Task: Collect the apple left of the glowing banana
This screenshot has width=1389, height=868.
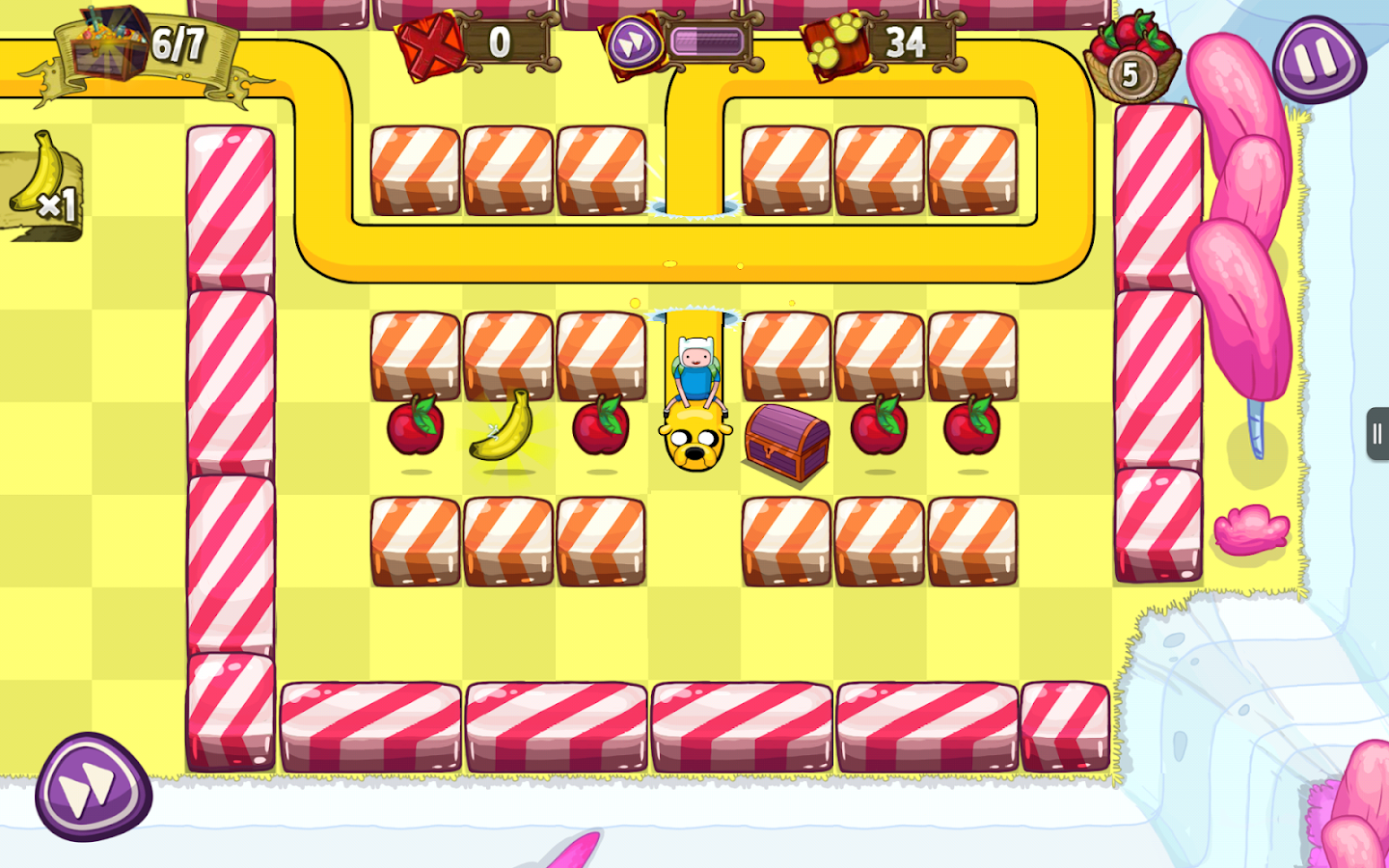Action: tap(415, 426)
